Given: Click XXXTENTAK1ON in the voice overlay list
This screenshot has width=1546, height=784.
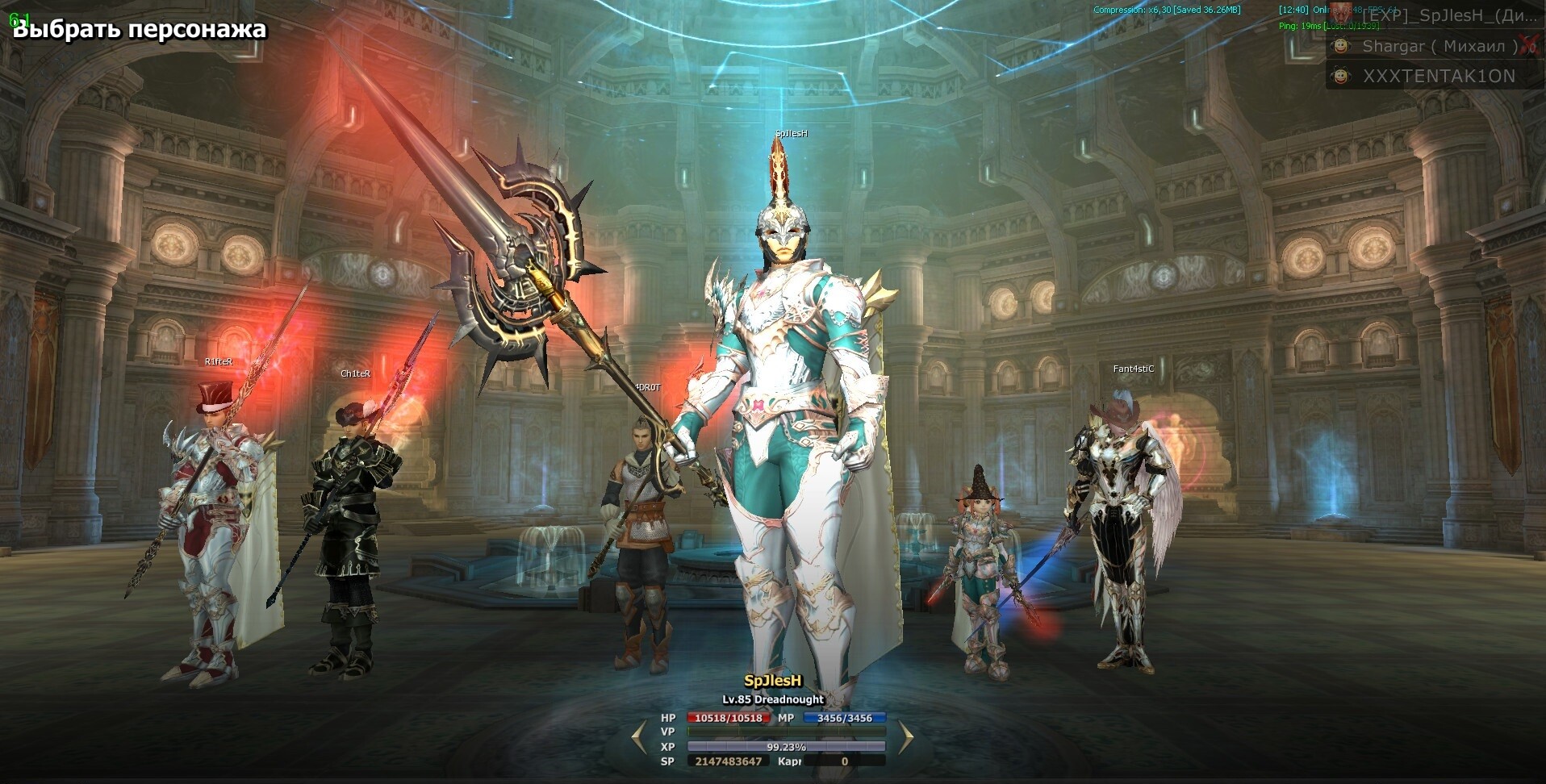Looking at the screenshot, I should [1438, 77].
